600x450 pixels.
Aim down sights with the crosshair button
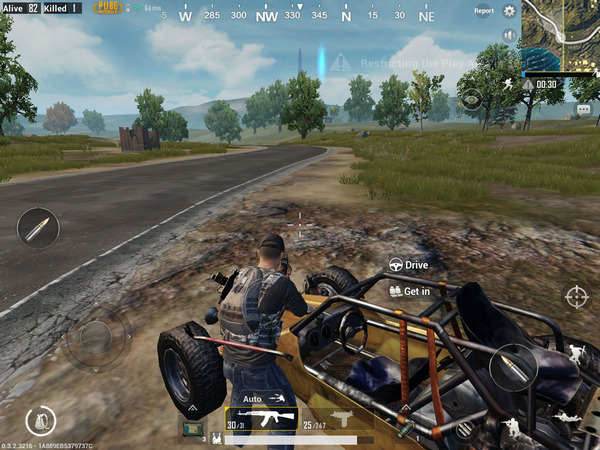577,296
